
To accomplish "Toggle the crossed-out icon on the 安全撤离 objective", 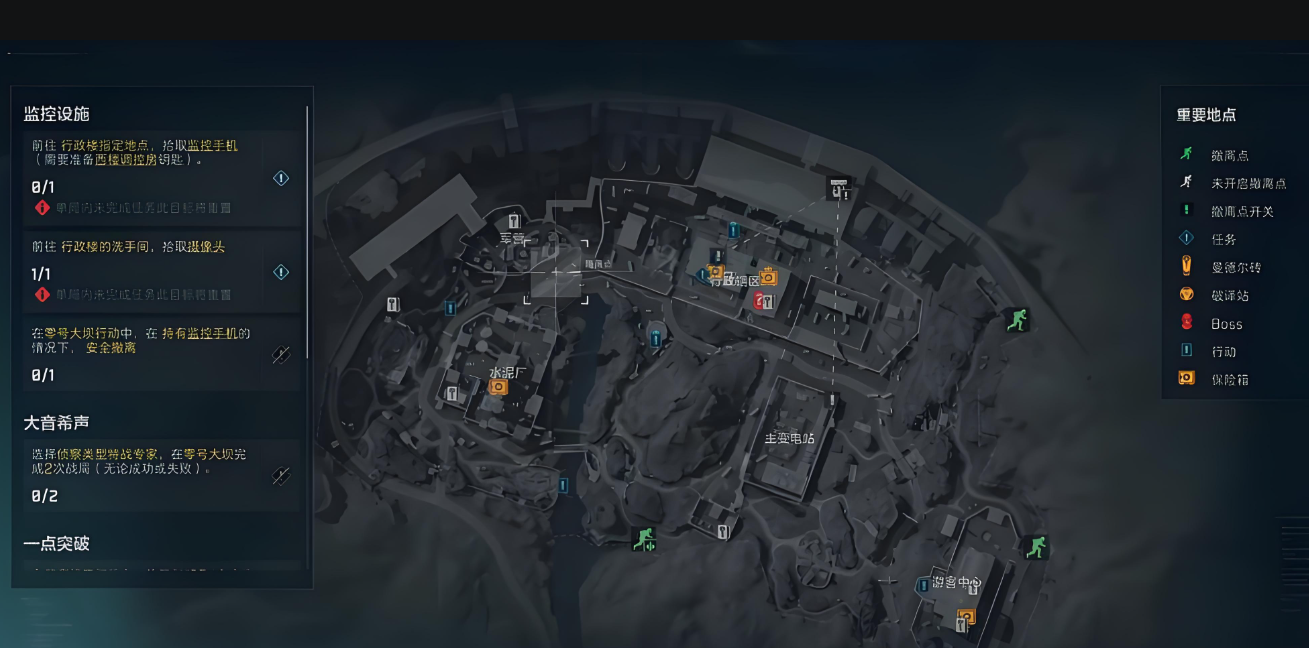I will click(x=281, y=354).
